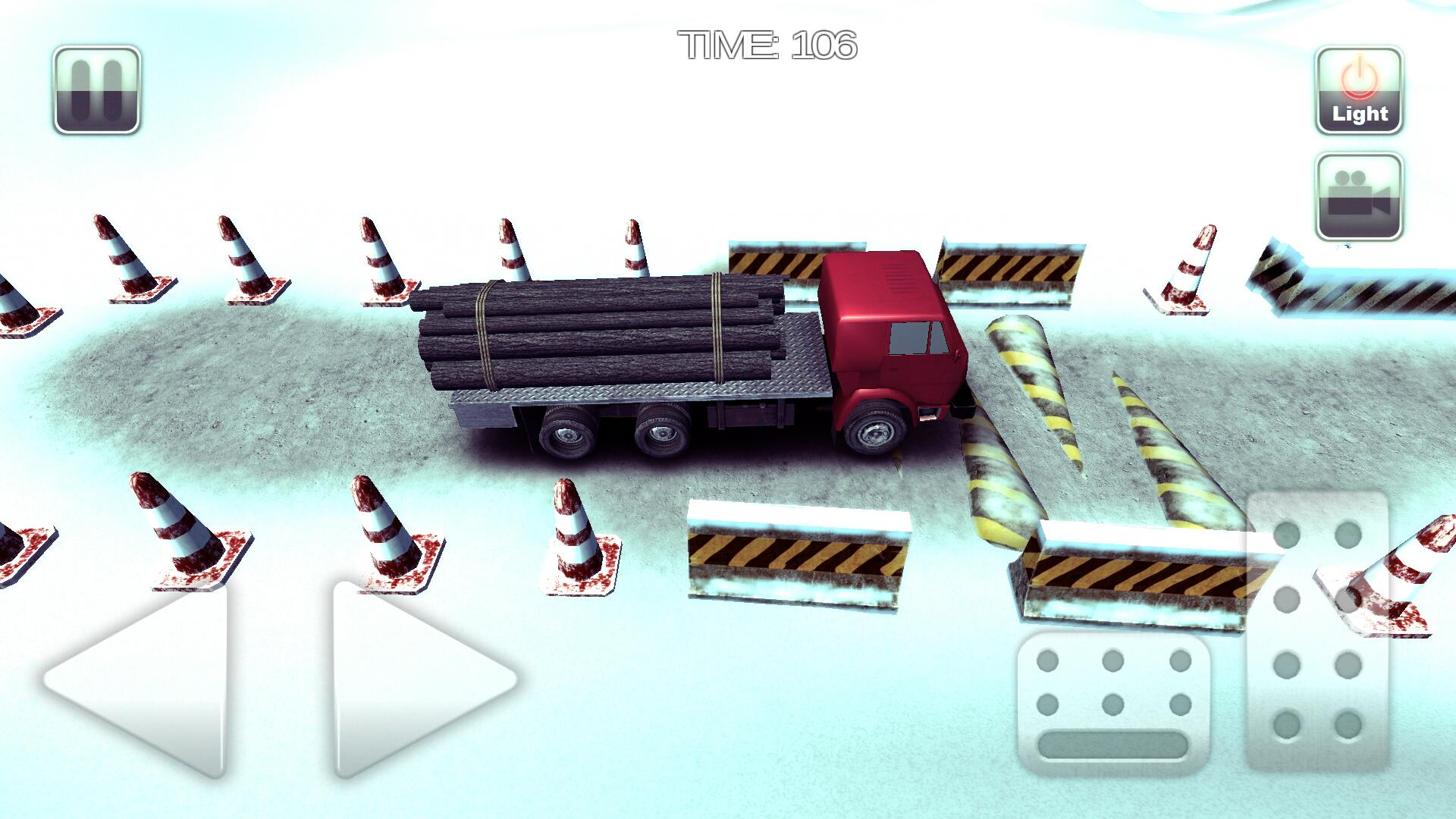This screenshot has width=1456, height=819.
Task: Switch camera view using the camera icon
Action: pyautogui.click(x=1360, y=194)
